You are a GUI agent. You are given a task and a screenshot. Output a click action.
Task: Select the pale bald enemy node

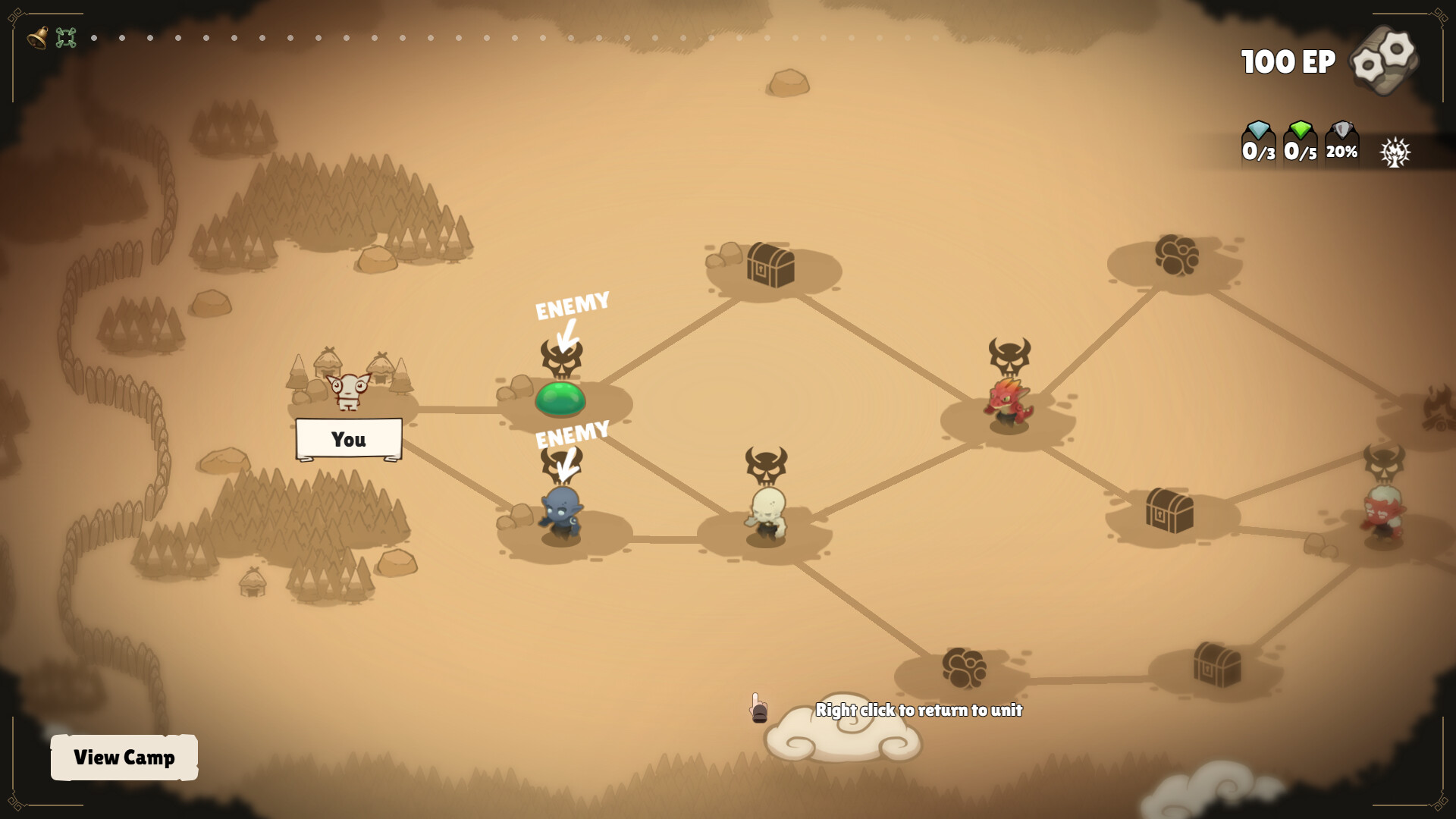coord(767,514)
